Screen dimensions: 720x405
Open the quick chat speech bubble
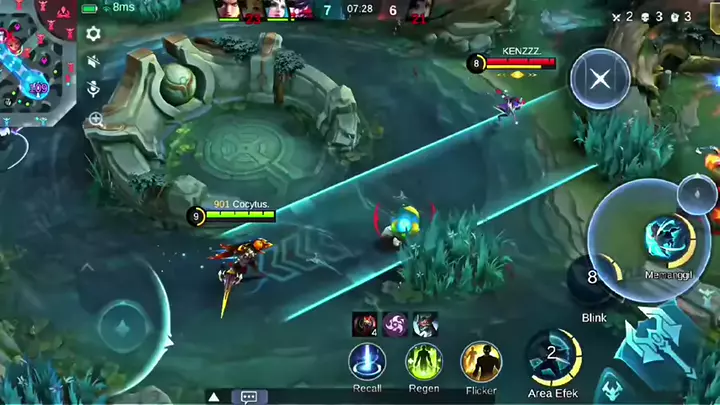coord(249,397)
